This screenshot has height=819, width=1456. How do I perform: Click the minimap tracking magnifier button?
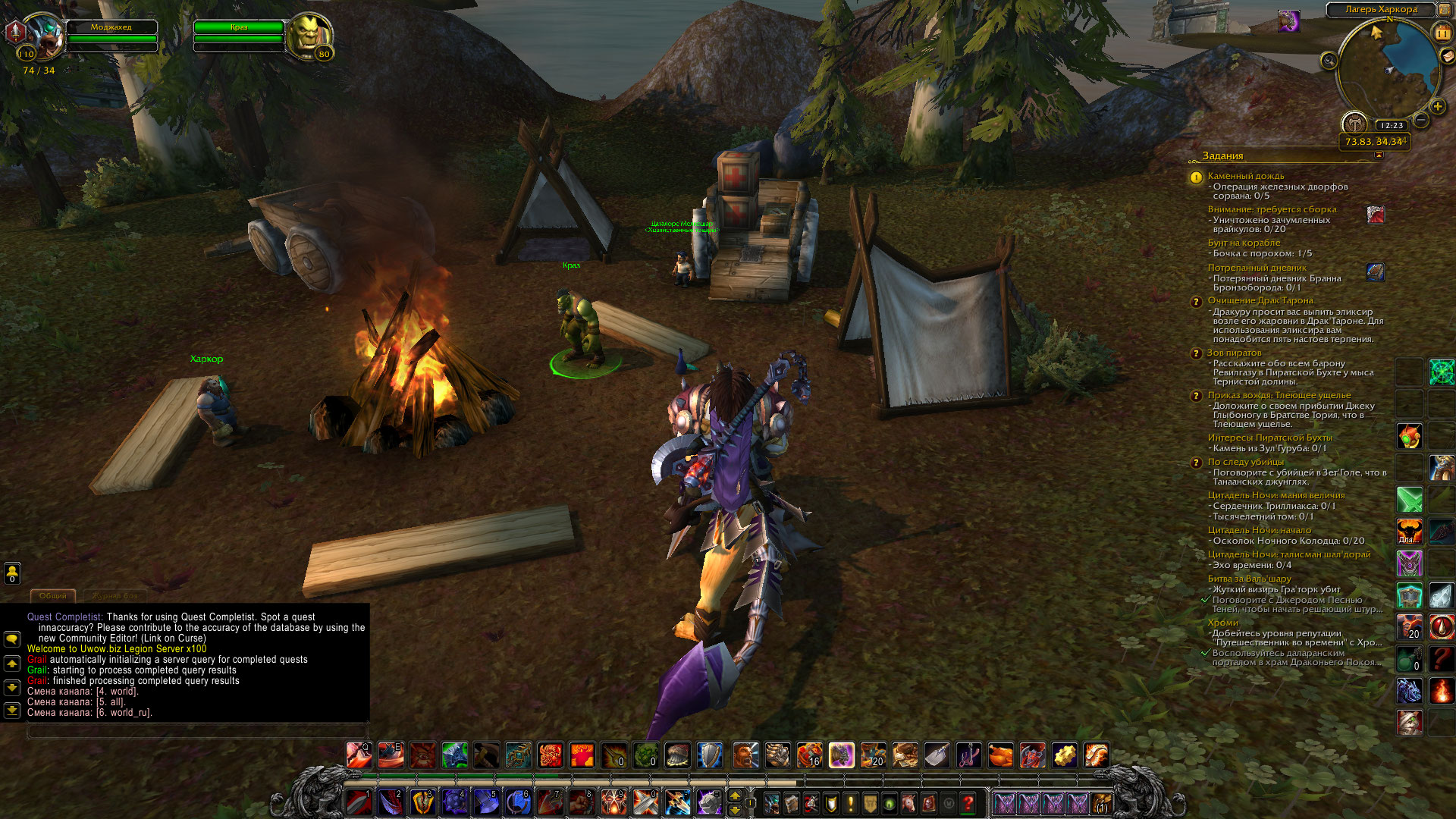click(x=1329, y=61)
